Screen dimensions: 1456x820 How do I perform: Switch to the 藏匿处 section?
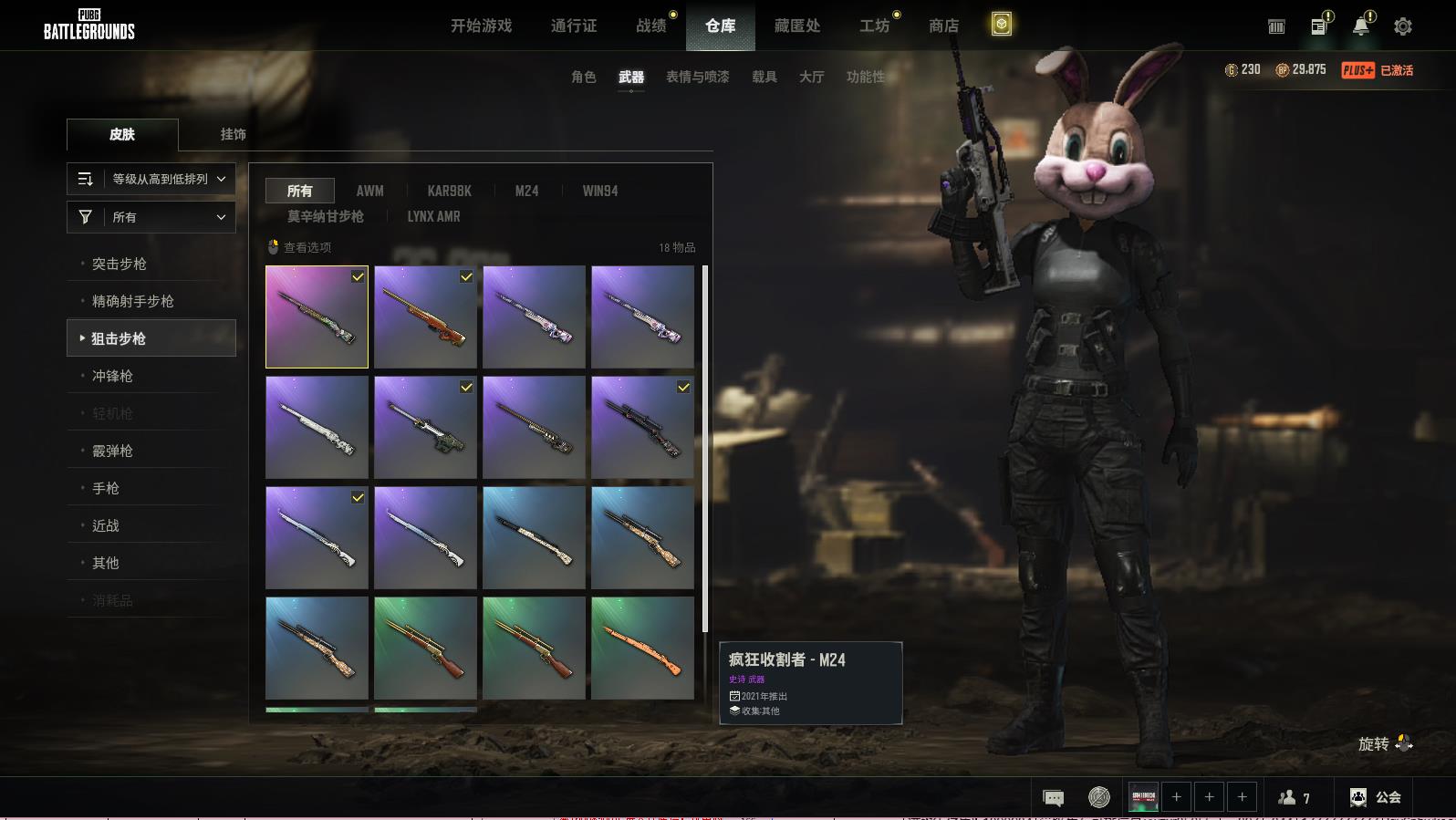coord(796,26)
